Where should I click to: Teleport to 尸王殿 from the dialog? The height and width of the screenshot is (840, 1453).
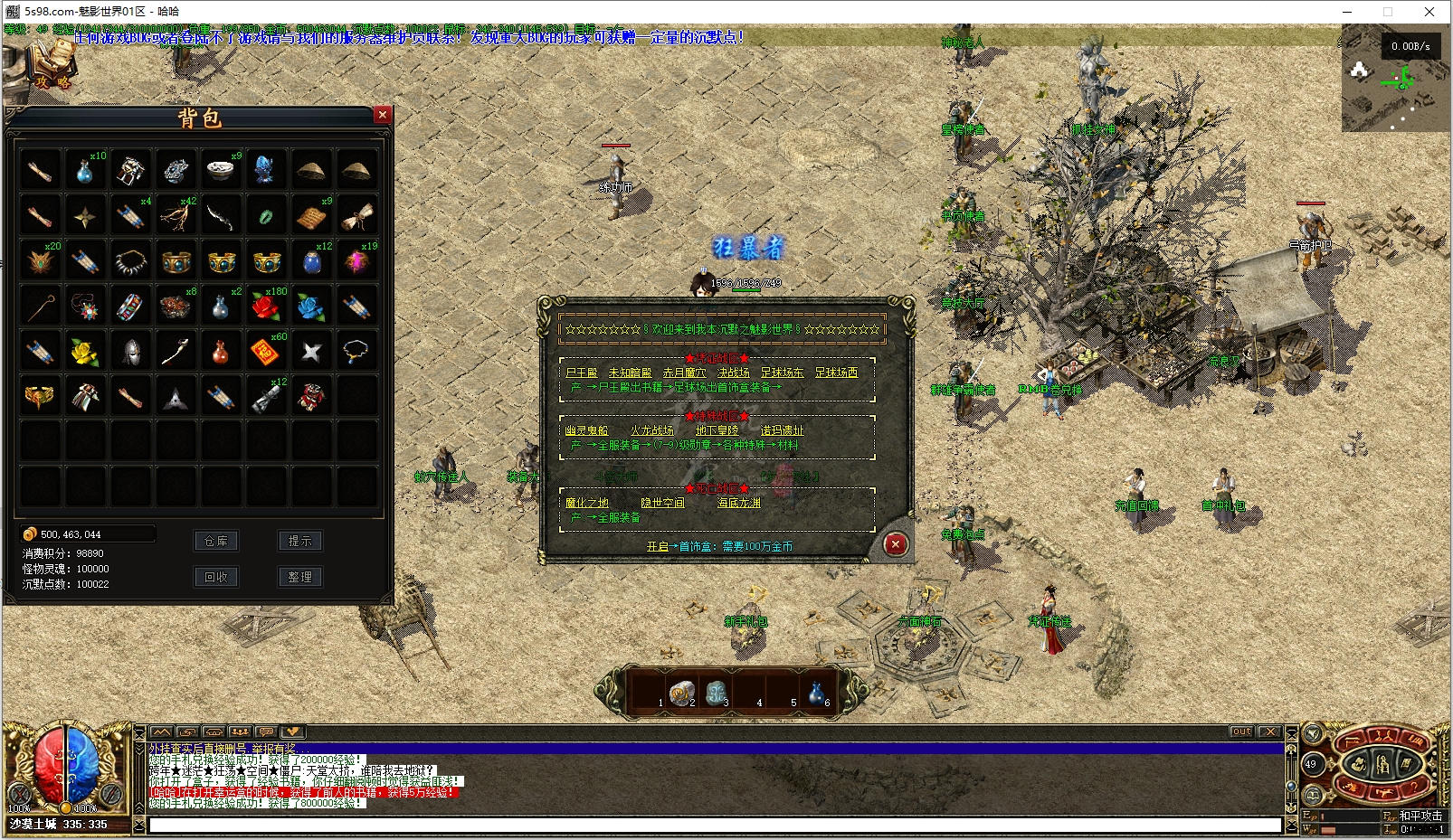tap(582, 373)
